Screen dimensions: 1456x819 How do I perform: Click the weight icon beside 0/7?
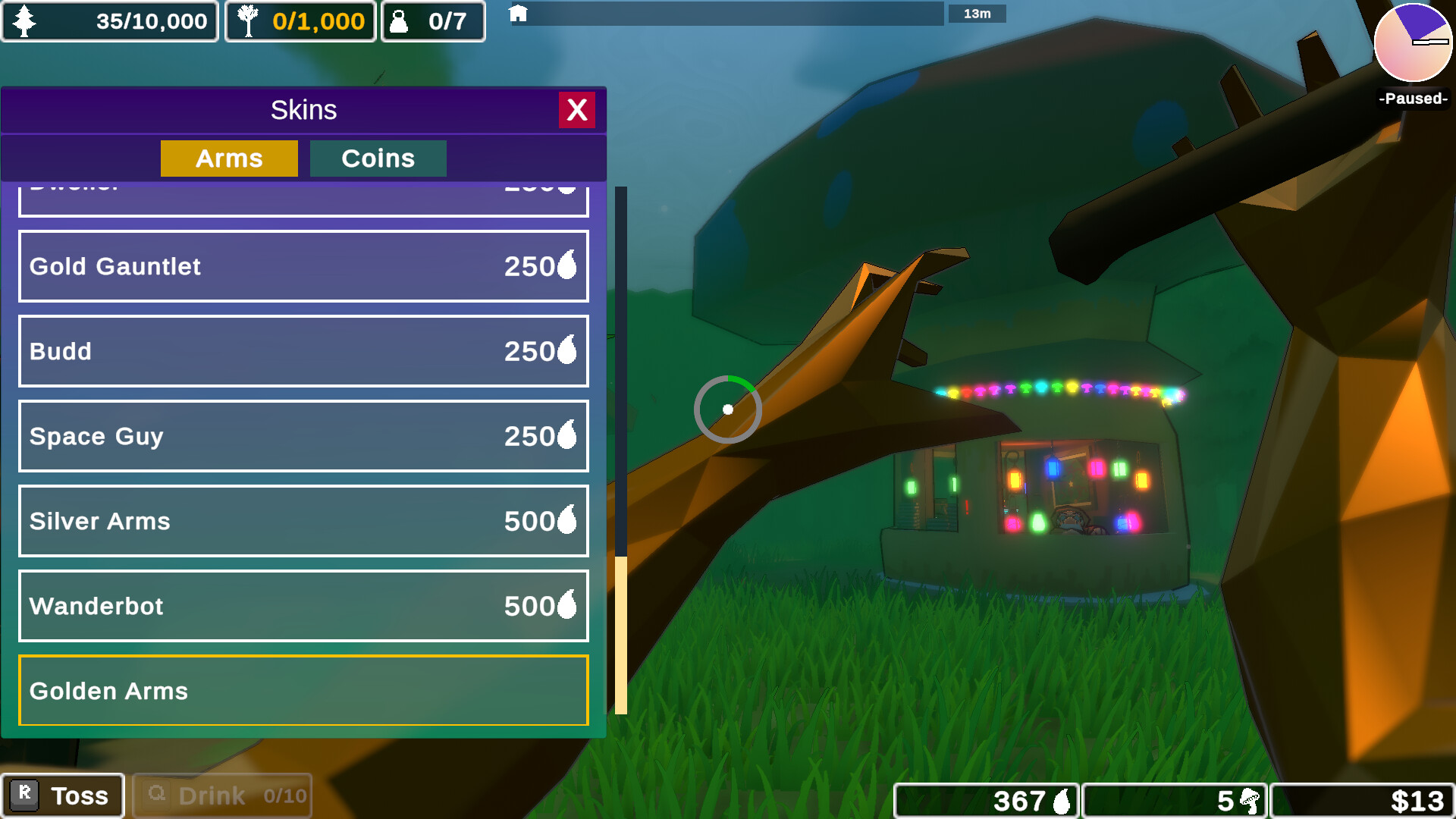pyautogui.click(x=398, y=20)
